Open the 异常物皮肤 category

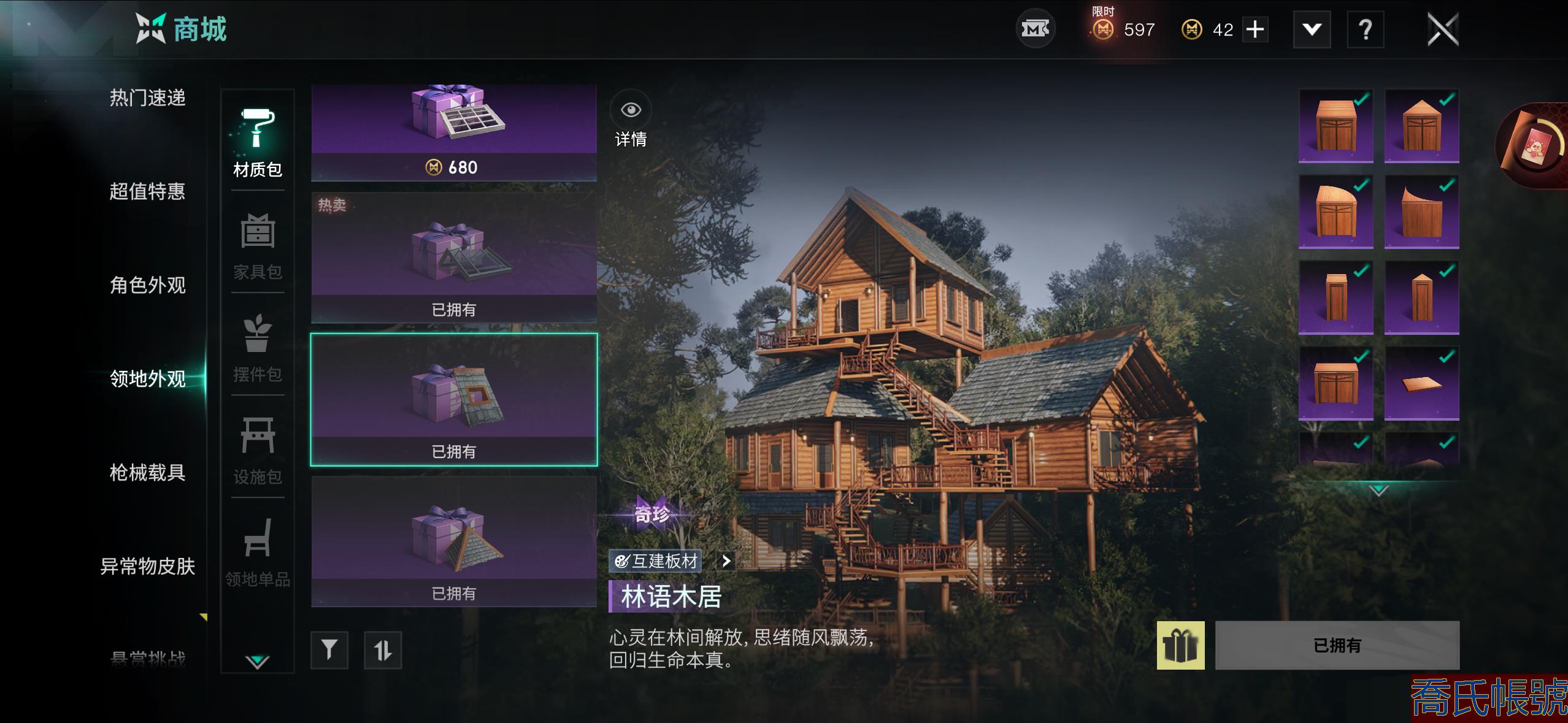(147, 566)
